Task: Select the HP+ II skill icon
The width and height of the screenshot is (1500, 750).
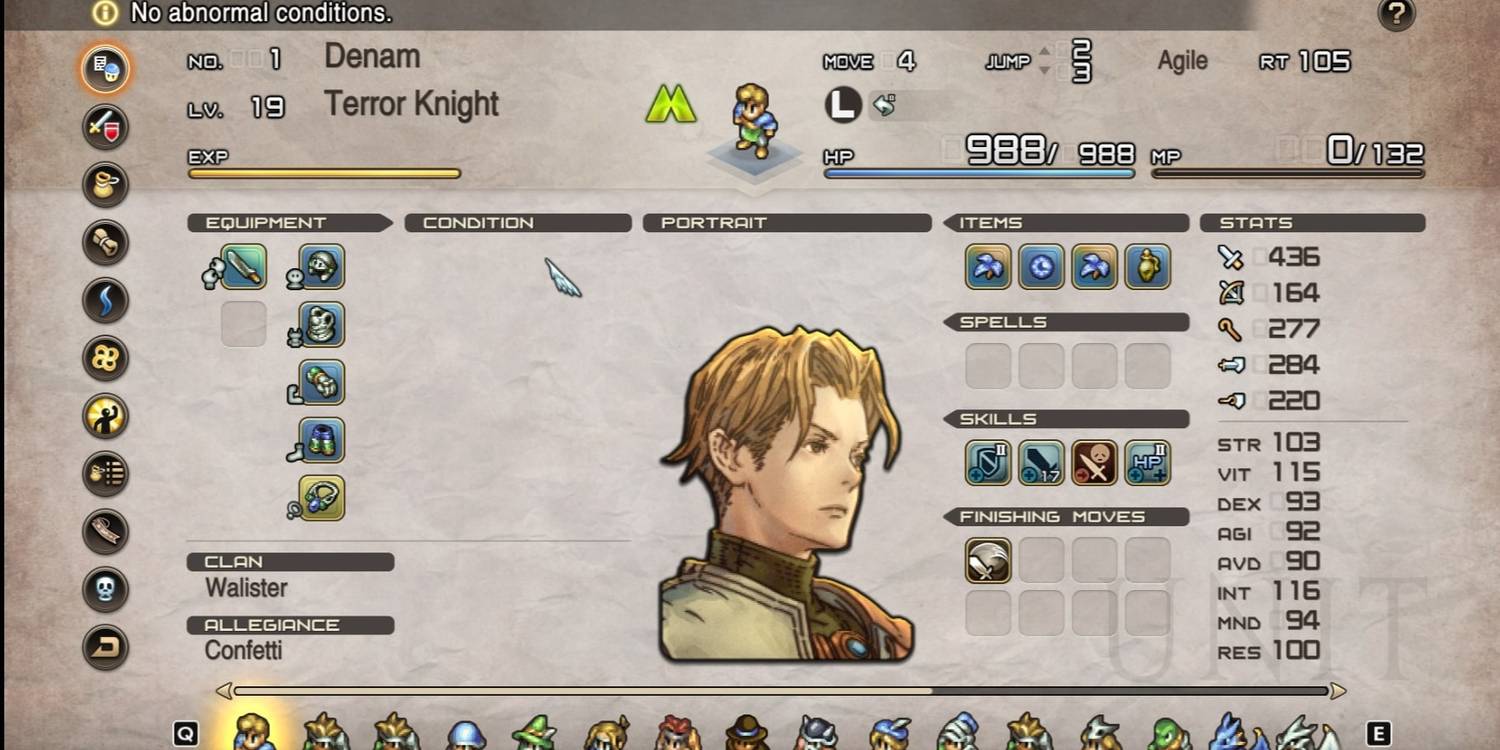Action: click(x=1148, y=462)
